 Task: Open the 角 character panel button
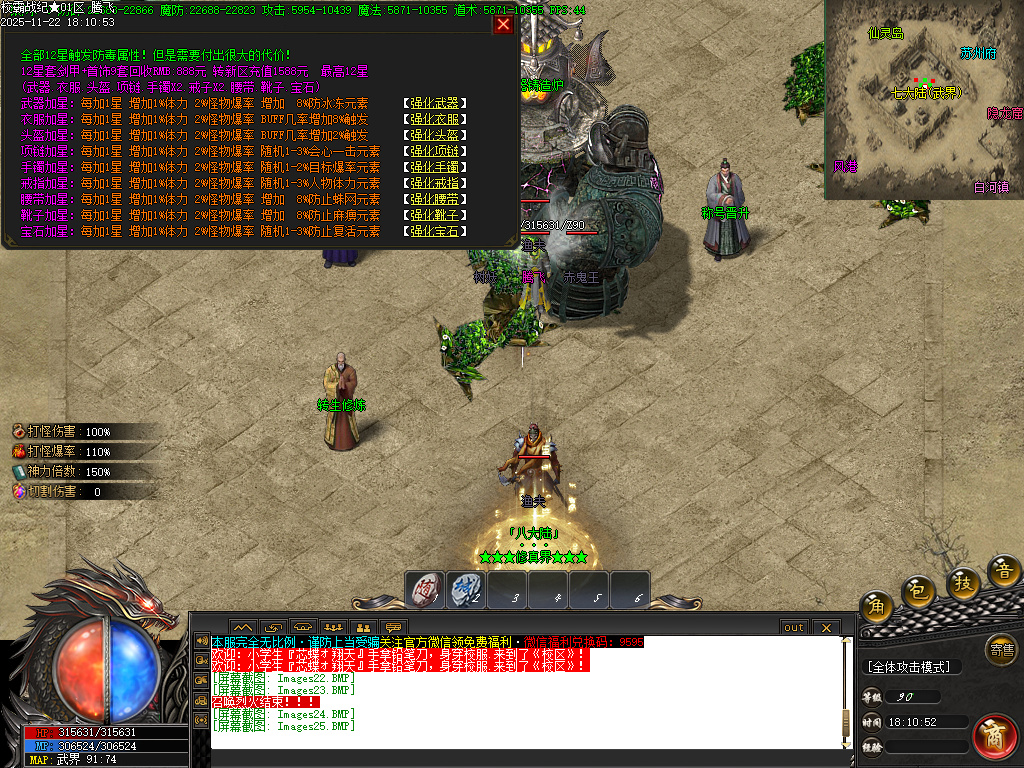[877, 604]
